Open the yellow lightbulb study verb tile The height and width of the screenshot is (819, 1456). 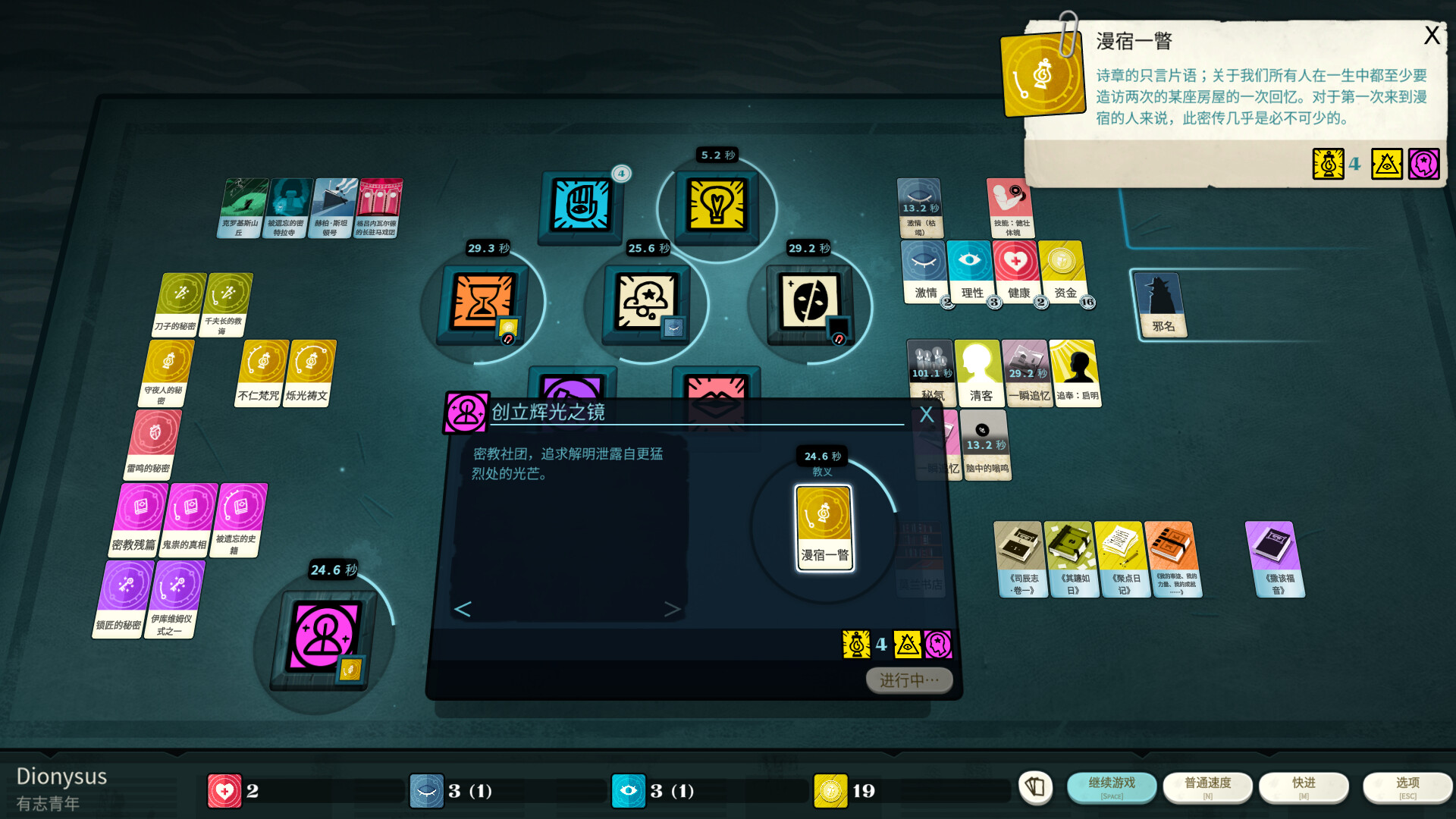pyautogui.click(x=717, y=205)
